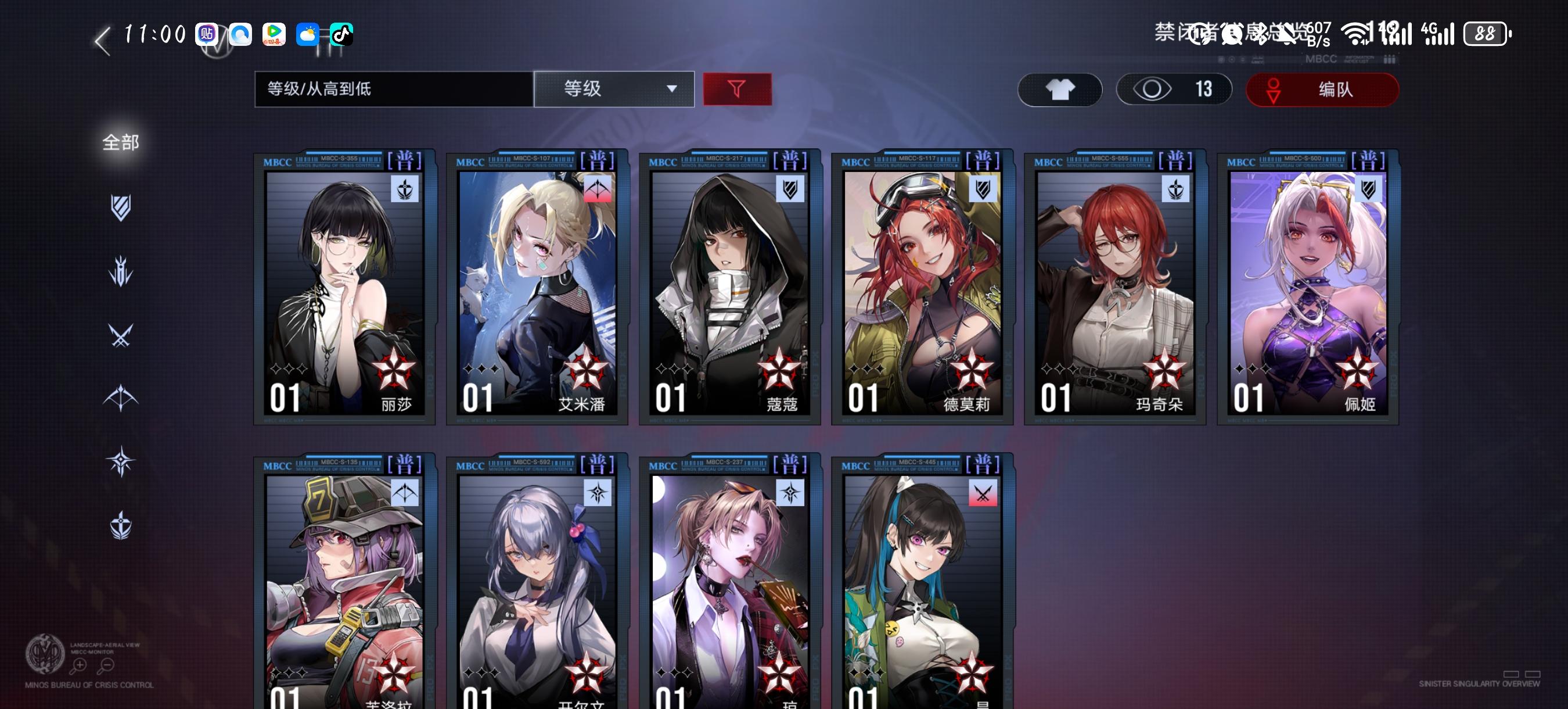
Task: Click the red filter funnel icon
Action: click(x=737, y=89)
